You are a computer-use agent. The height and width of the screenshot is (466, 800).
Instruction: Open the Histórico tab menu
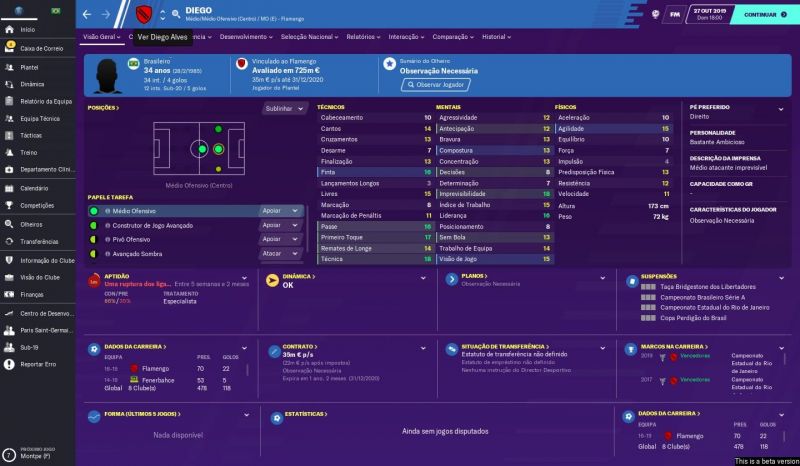click(494, 36)
